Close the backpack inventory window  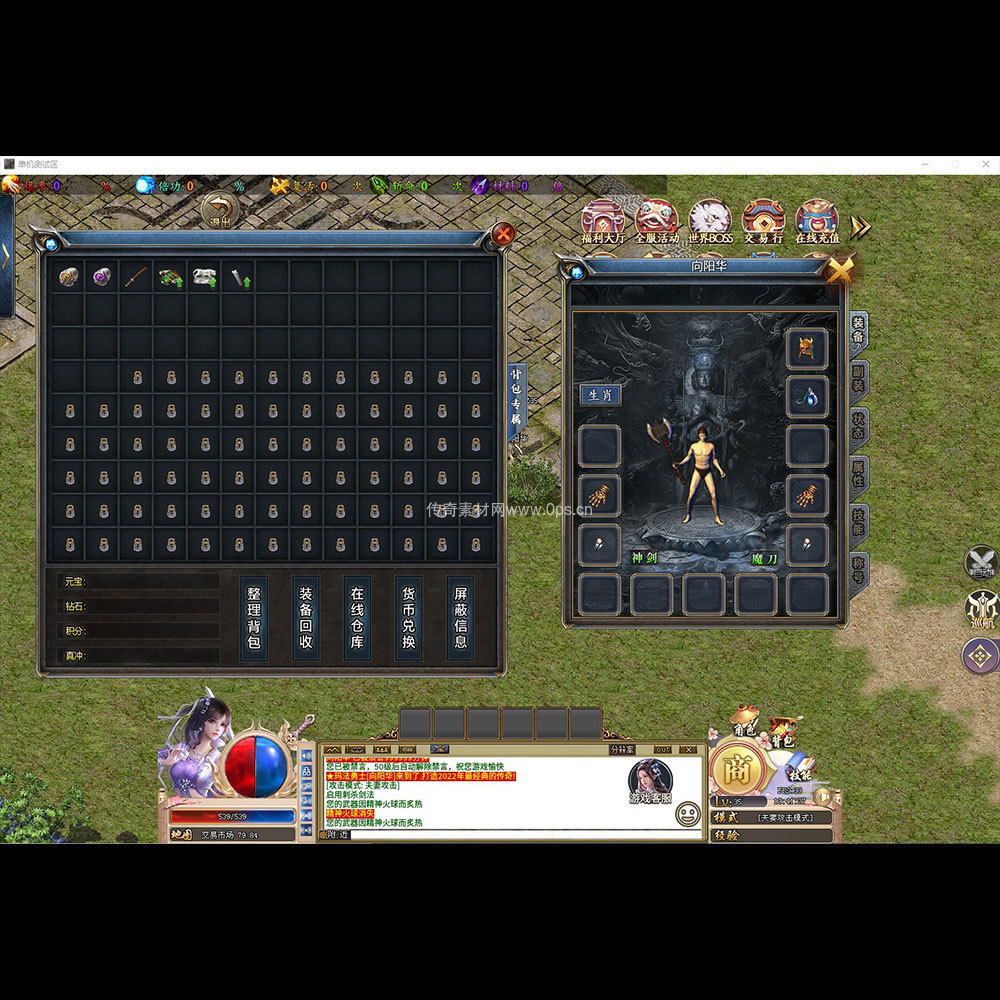[504, 234]
